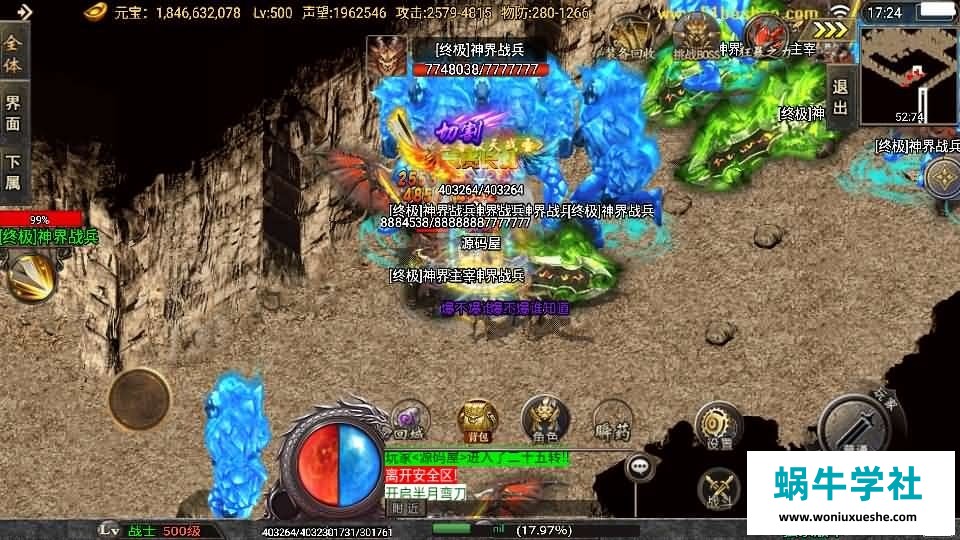960x540 pixels.
Task: Use the 瞬药 instant potion button
Action: (x=612, y=419)
